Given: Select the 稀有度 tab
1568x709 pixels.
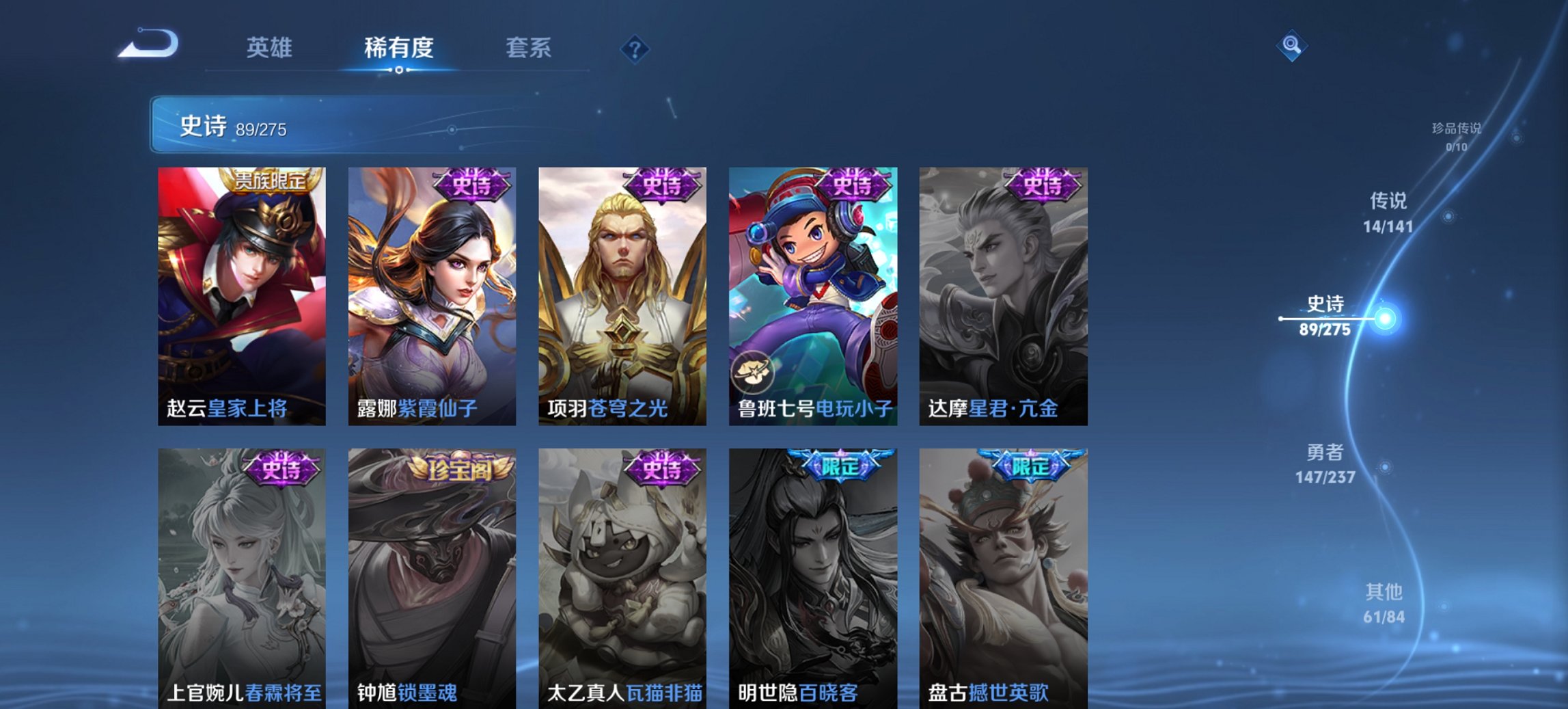Looking at the screenshot, I should click(400, 49).
